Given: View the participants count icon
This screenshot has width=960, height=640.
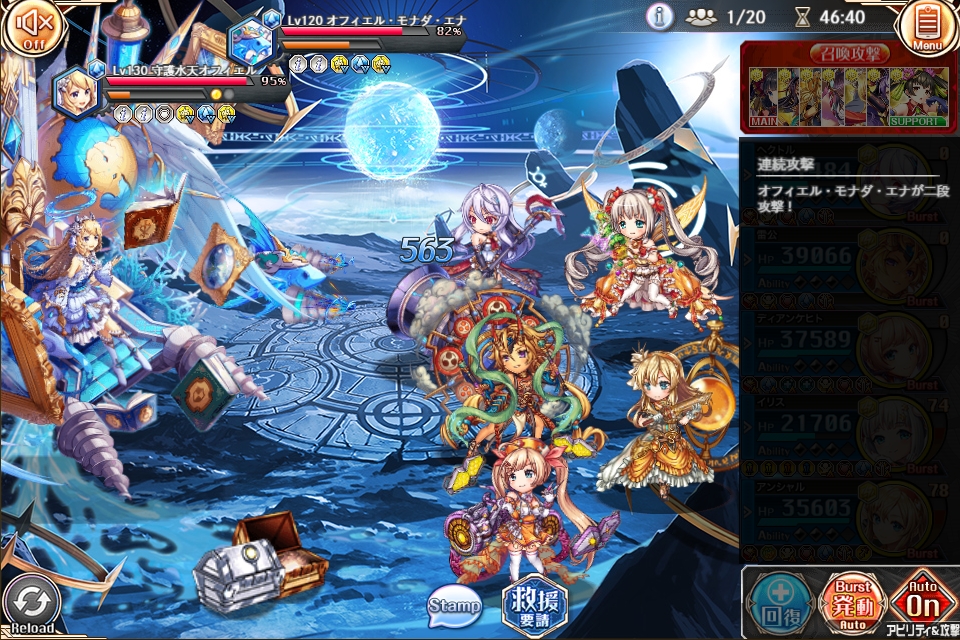Looking at the screenshot, I should pos(702,17).
